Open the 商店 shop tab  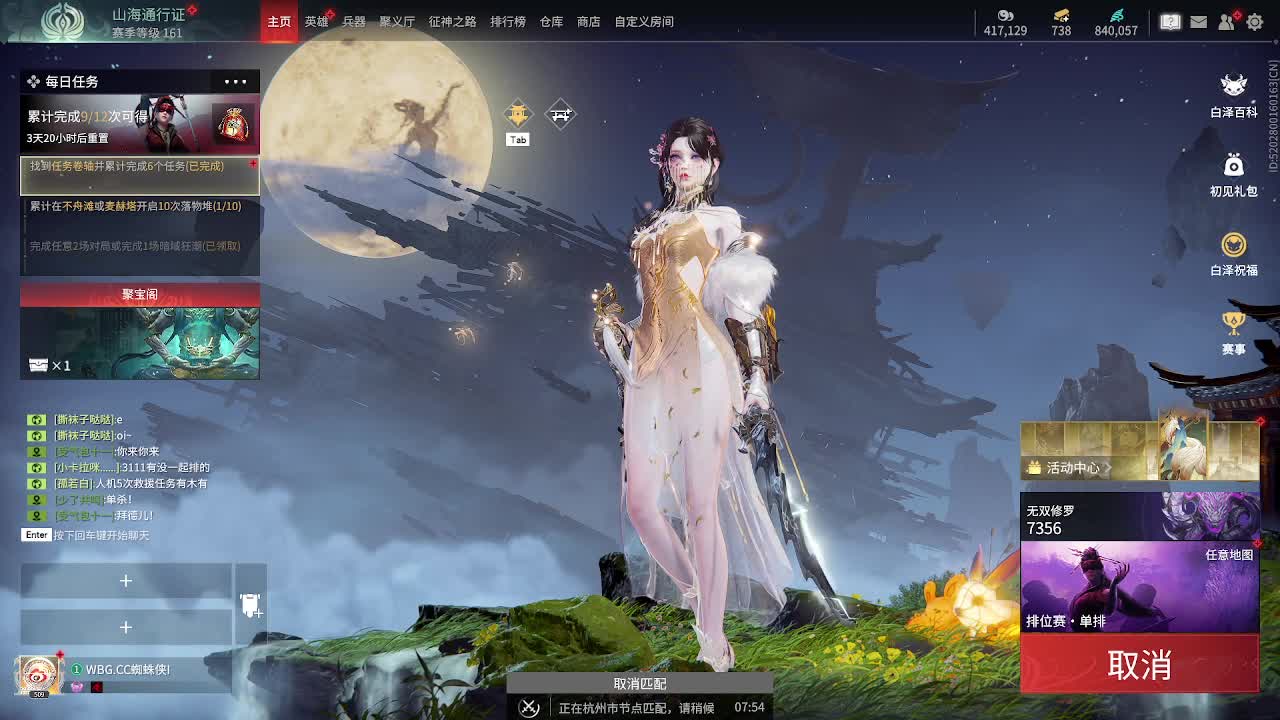tap(589, 21)
